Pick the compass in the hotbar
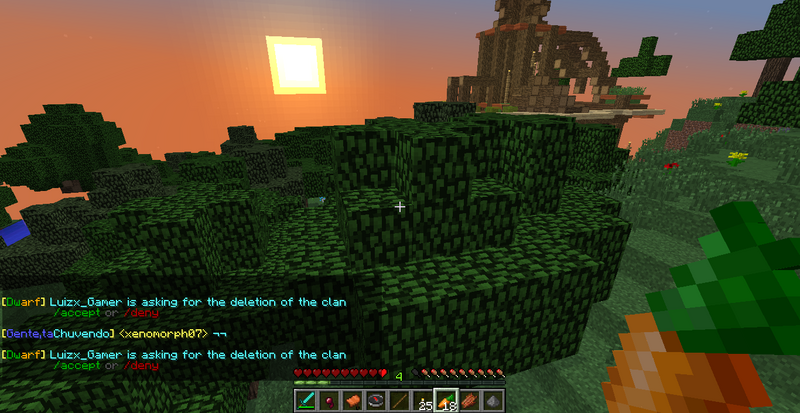Viewport: 800px width, 413px height. tap(376, 401)
